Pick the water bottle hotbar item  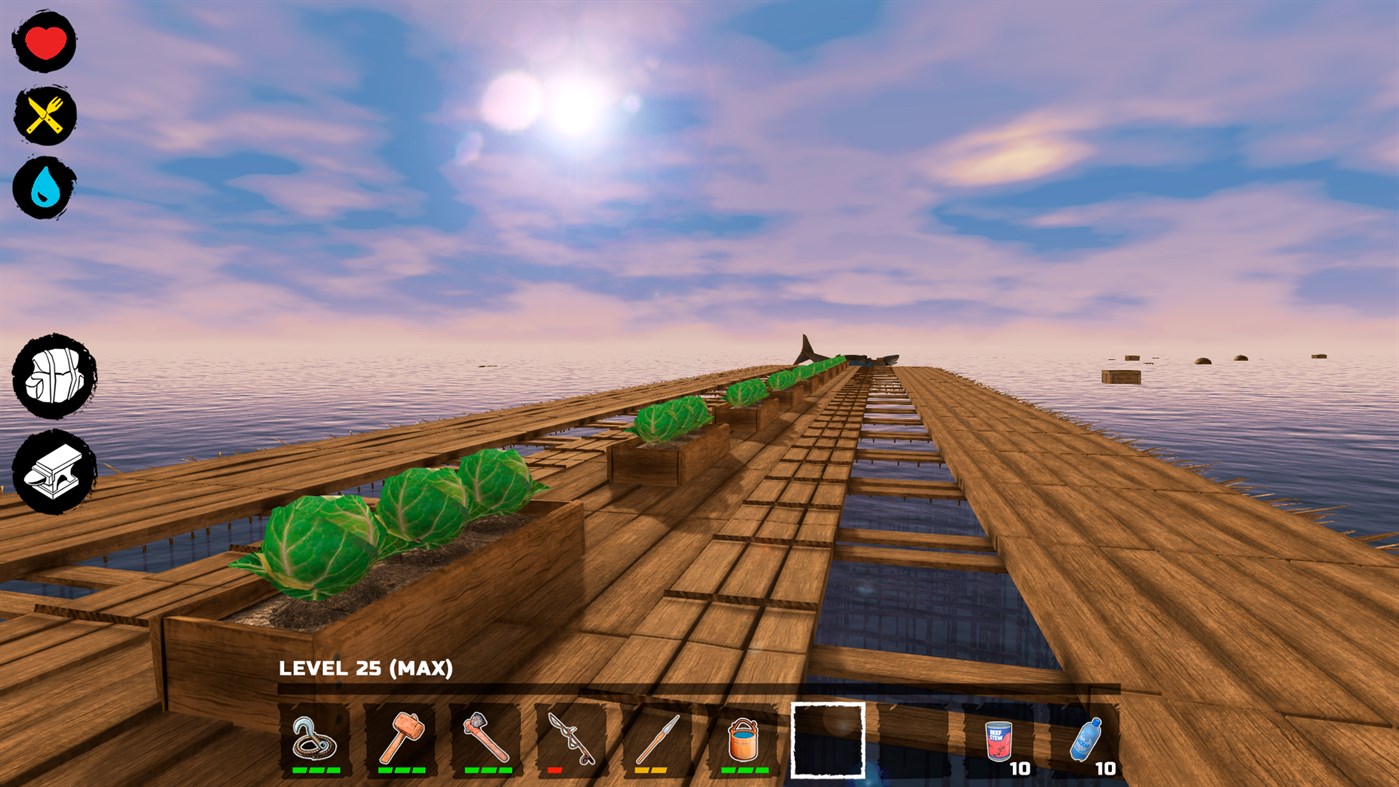[1084, 740]
